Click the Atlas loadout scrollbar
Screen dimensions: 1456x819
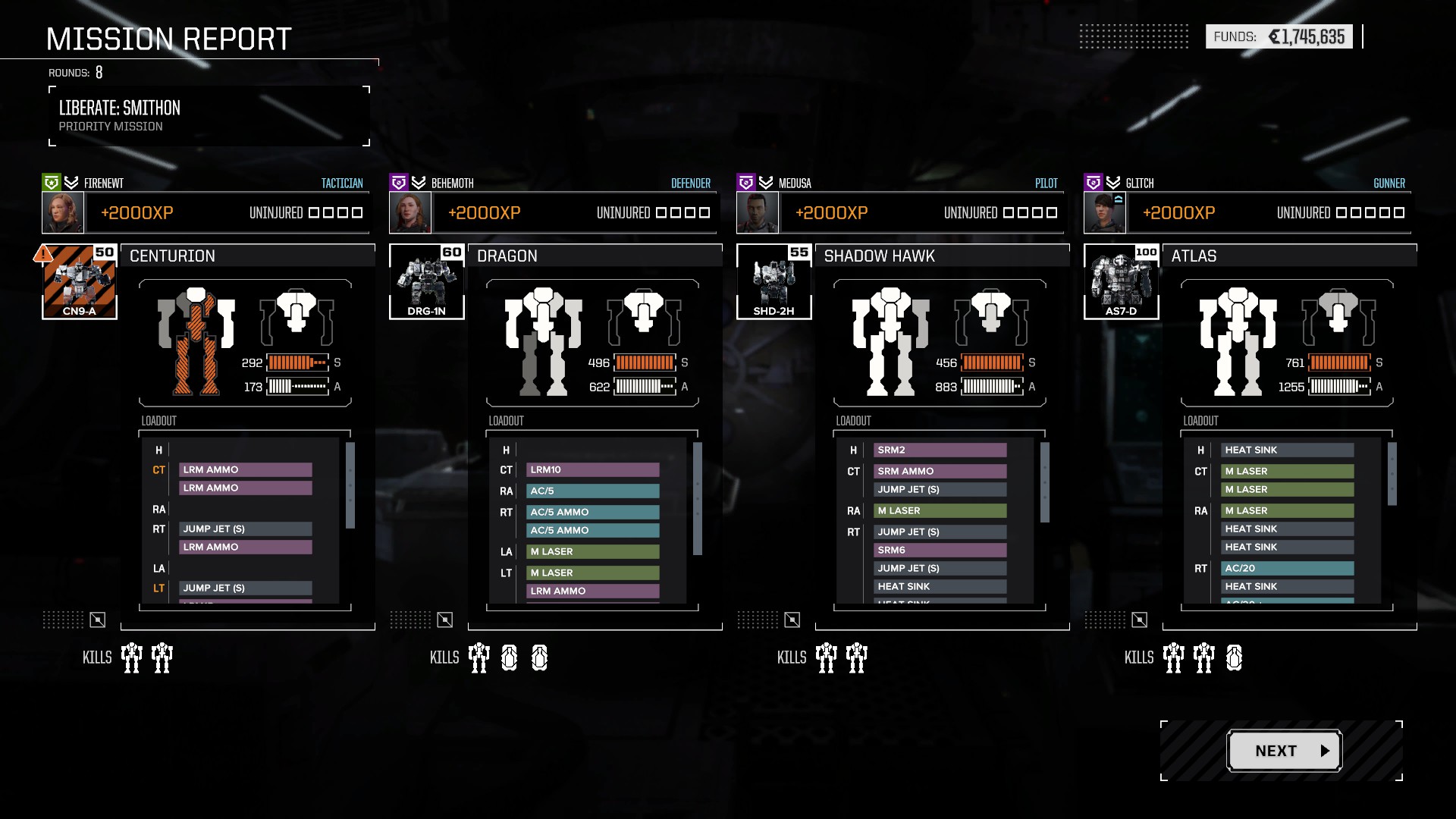[1392, 474]
